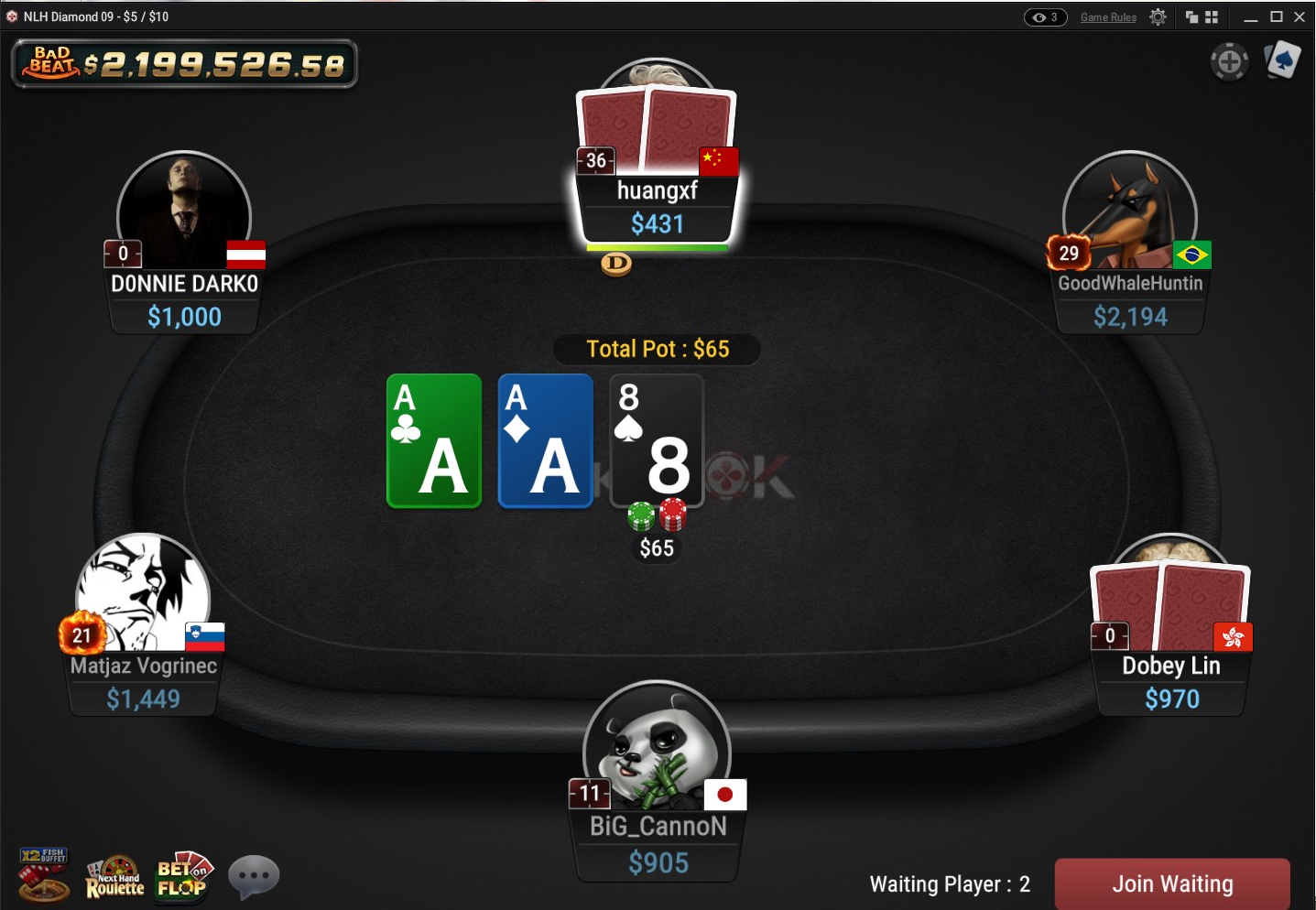Click the Total Pot display
This screenshot has width=1316, height=910.
657,349
